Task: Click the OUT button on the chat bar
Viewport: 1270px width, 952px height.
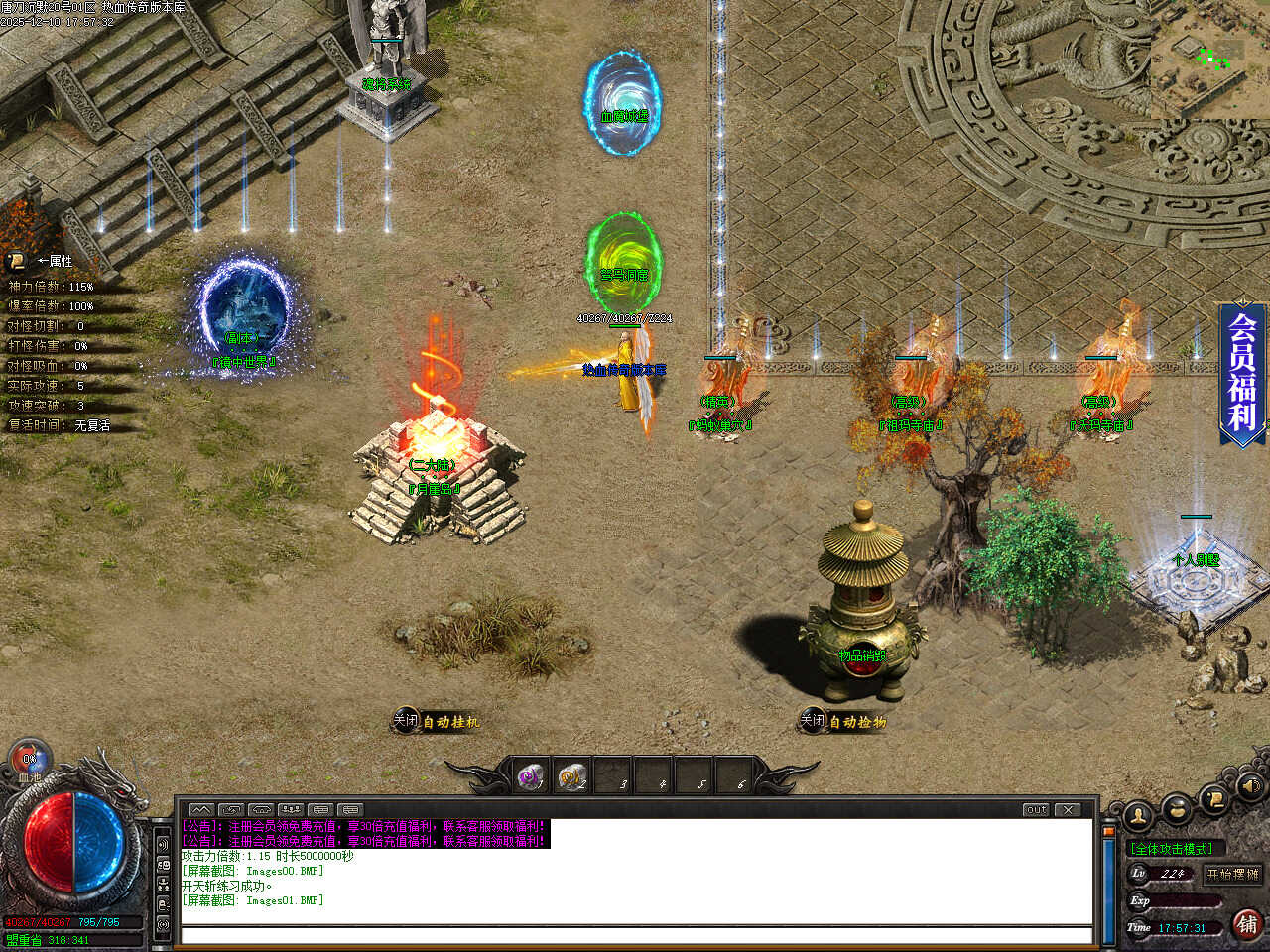Action: pos(1036,809)
